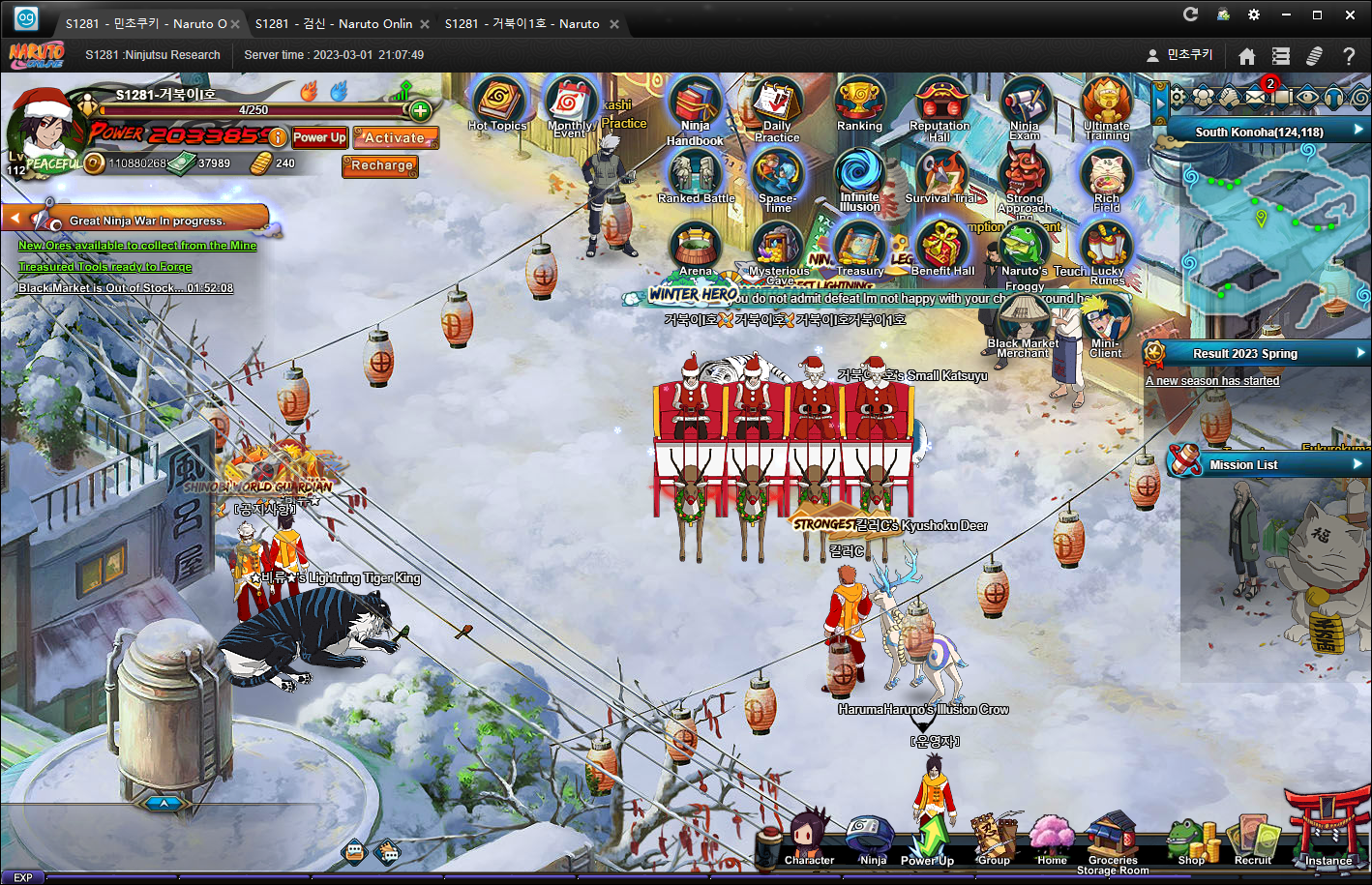The height and width of the screenshot is (885, 1372).
Task: Switch to the S1281 검신 browser tab
Action: [333, 23]
